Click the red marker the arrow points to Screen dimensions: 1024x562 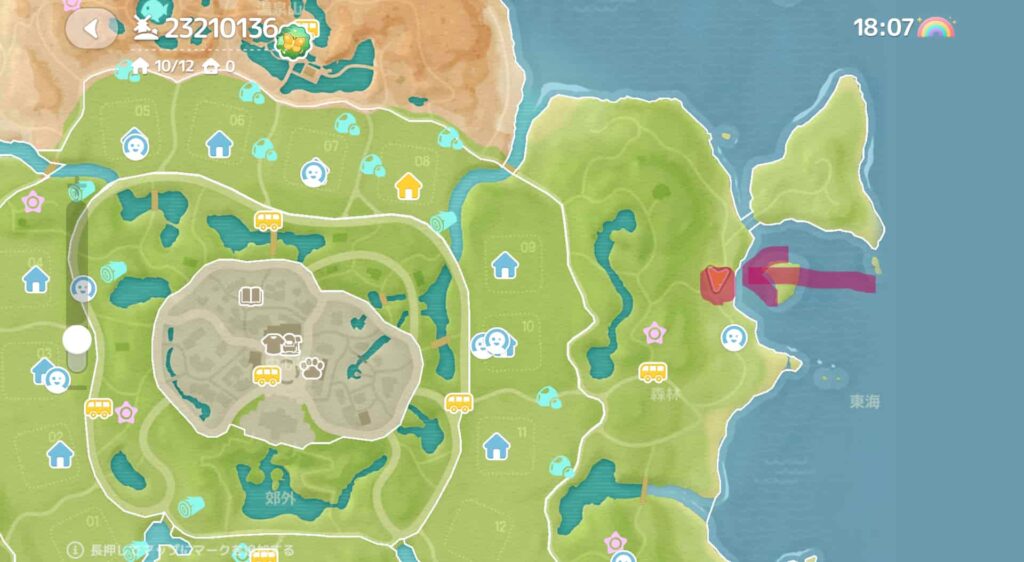coord(716,283)
